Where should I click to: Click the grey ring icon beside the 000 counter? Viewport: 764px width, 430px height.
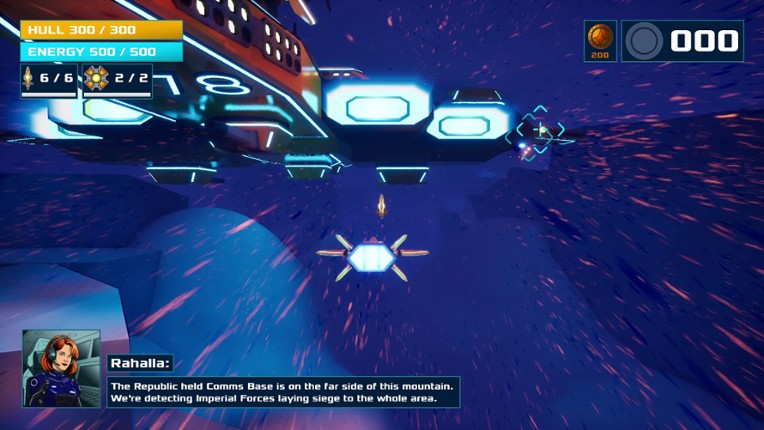click(x=644, y=41)
